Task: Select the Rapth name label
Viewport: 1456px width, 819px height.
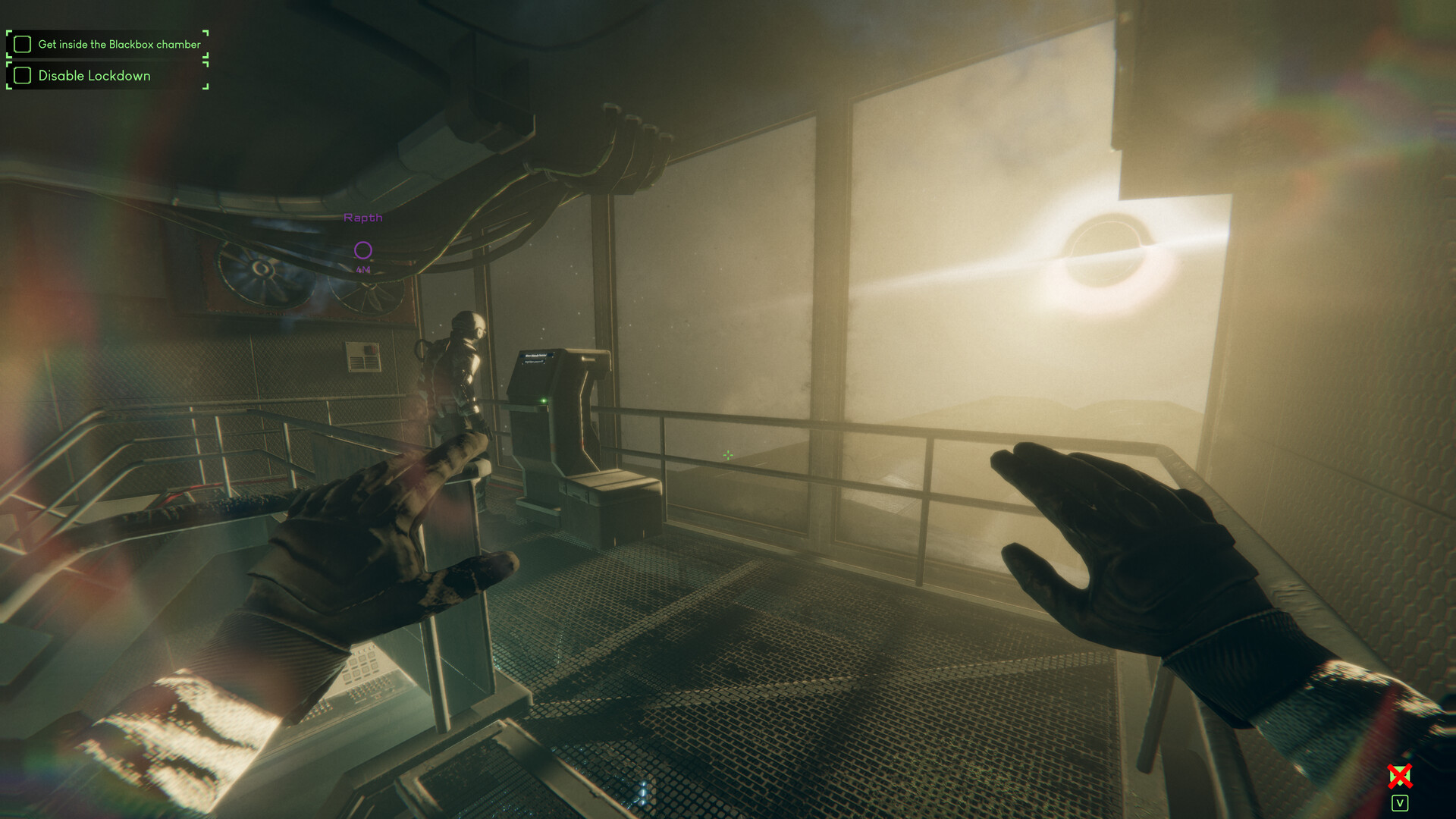Action: (x=363, y=218)
